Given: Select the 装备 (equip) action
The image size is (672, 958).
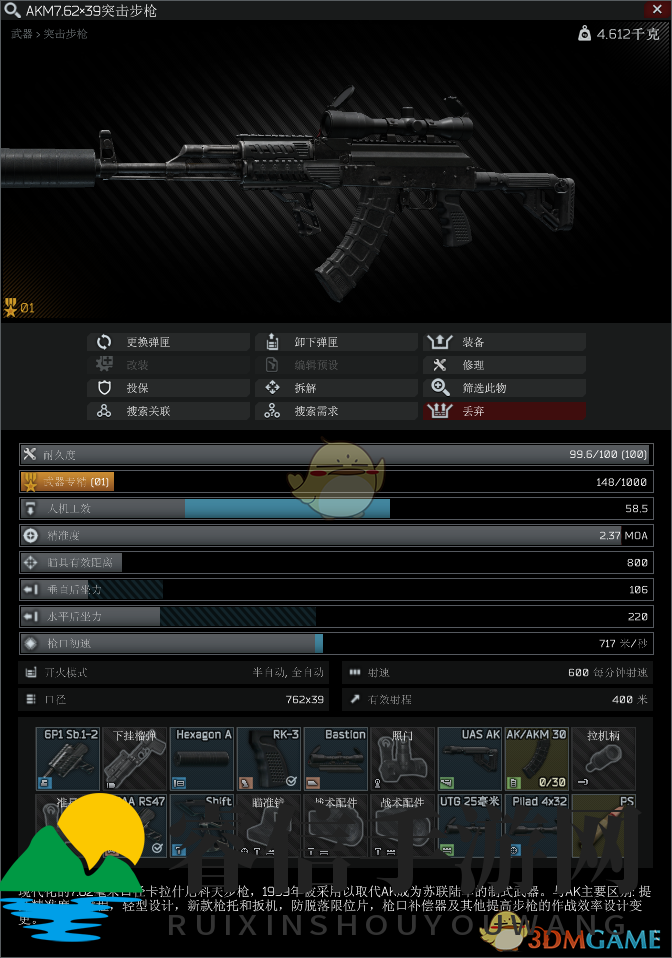Looking at the screenshot, I should pyautogui.click(x=504, y=342).
